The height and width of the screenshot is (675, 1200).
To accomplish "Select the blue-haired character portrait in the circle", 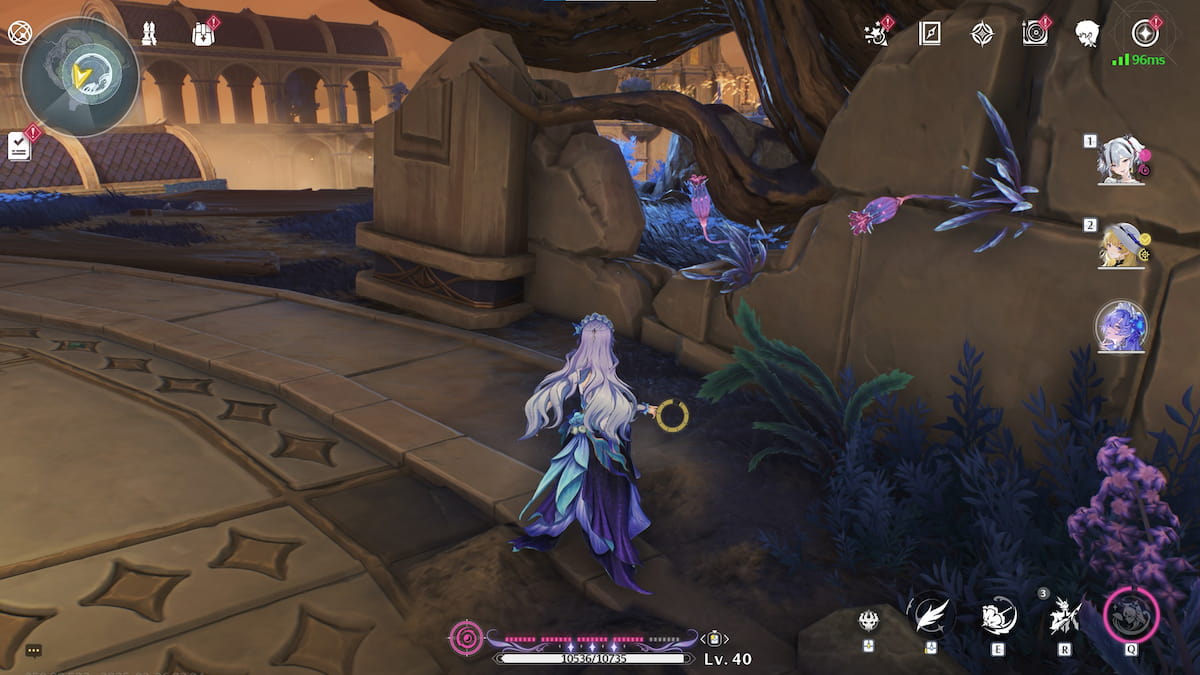I will 1121,326.
